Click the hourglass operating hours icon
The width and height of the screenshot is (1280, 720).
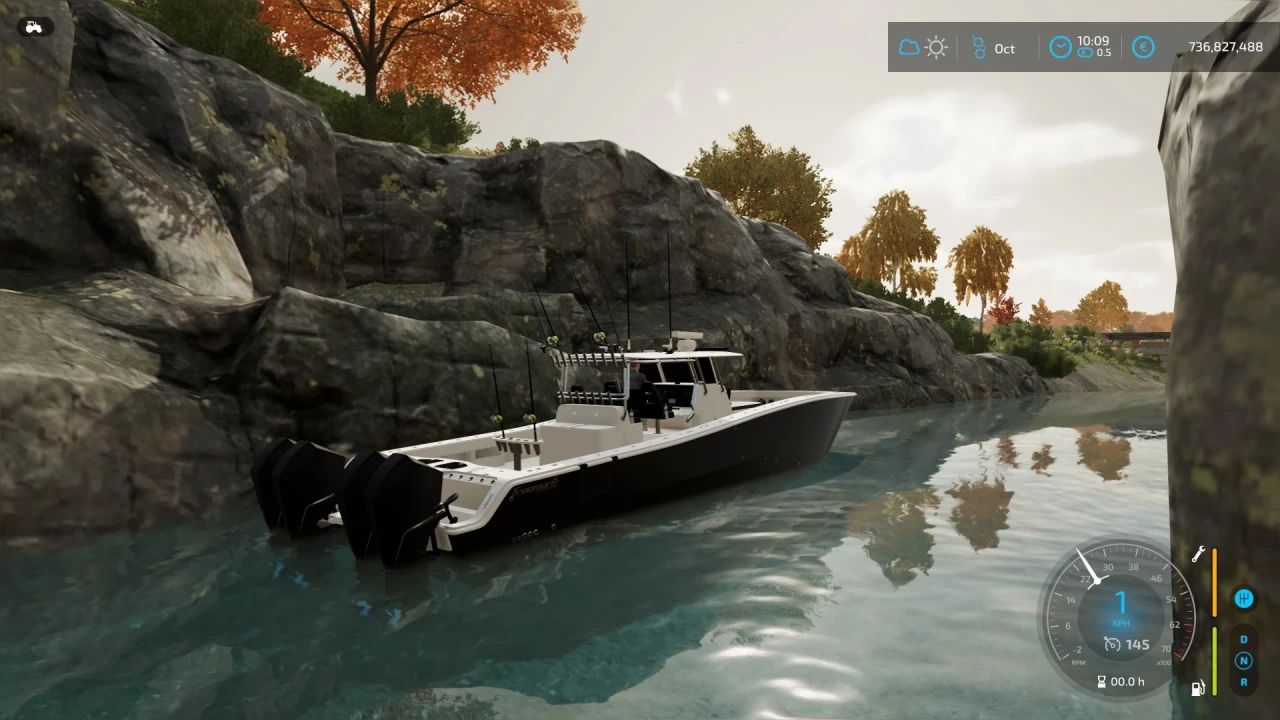coord(1102,681)
